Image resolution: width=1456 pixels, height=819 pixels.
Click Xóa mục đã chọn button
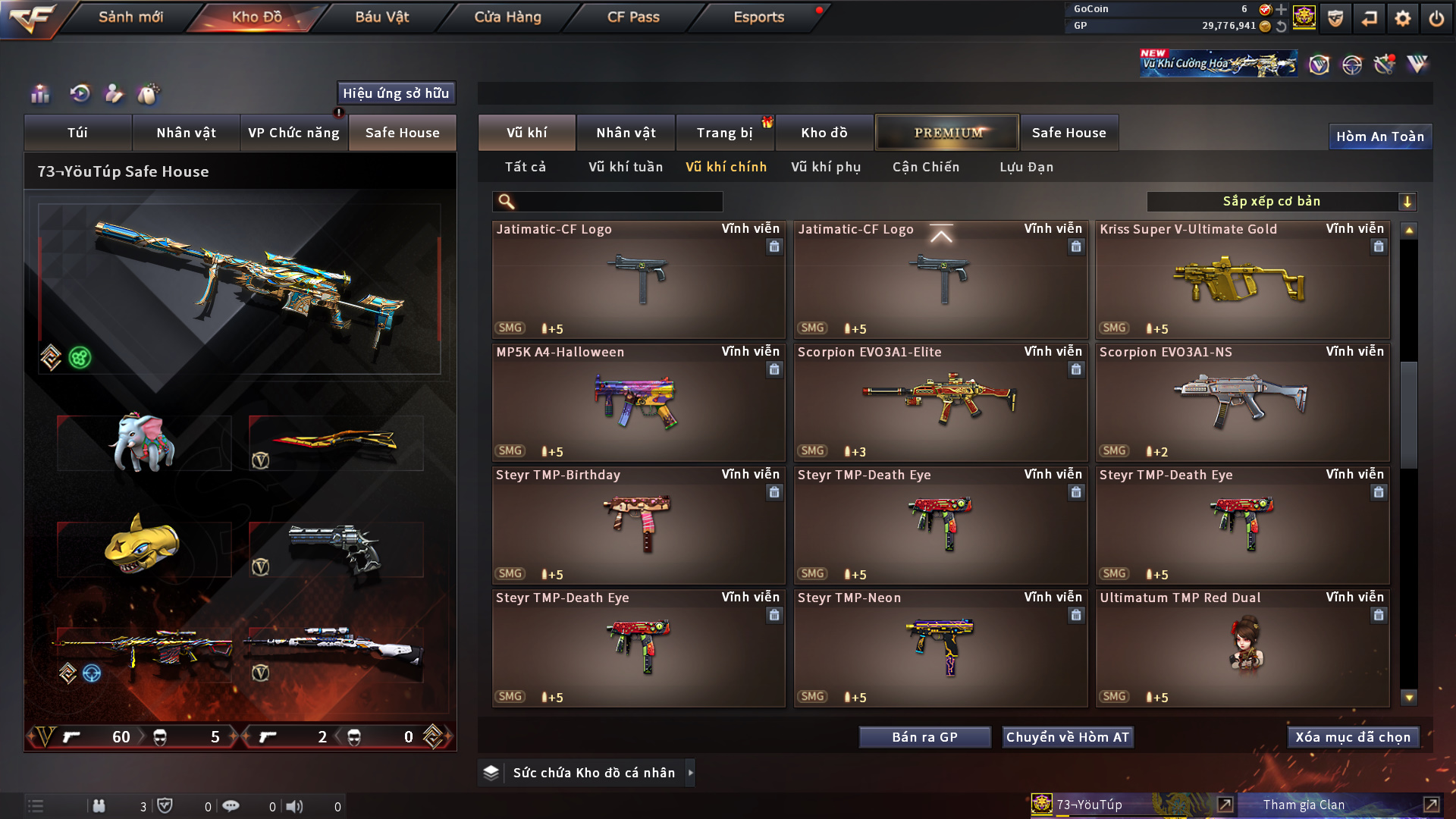[1352, 737]
